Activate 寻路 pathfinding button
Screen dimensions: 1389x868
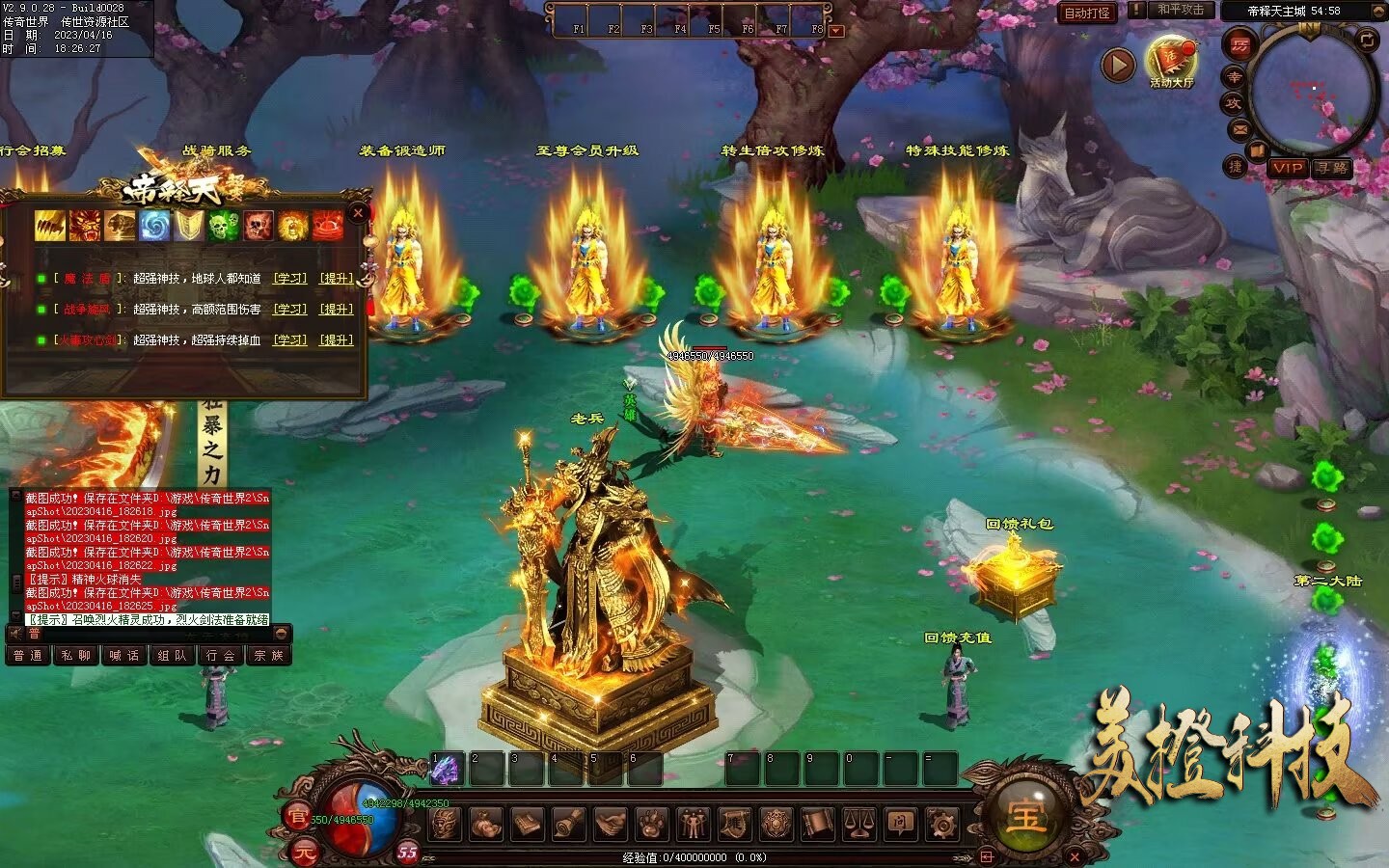pyautogui.click(x=1332, y=168)
